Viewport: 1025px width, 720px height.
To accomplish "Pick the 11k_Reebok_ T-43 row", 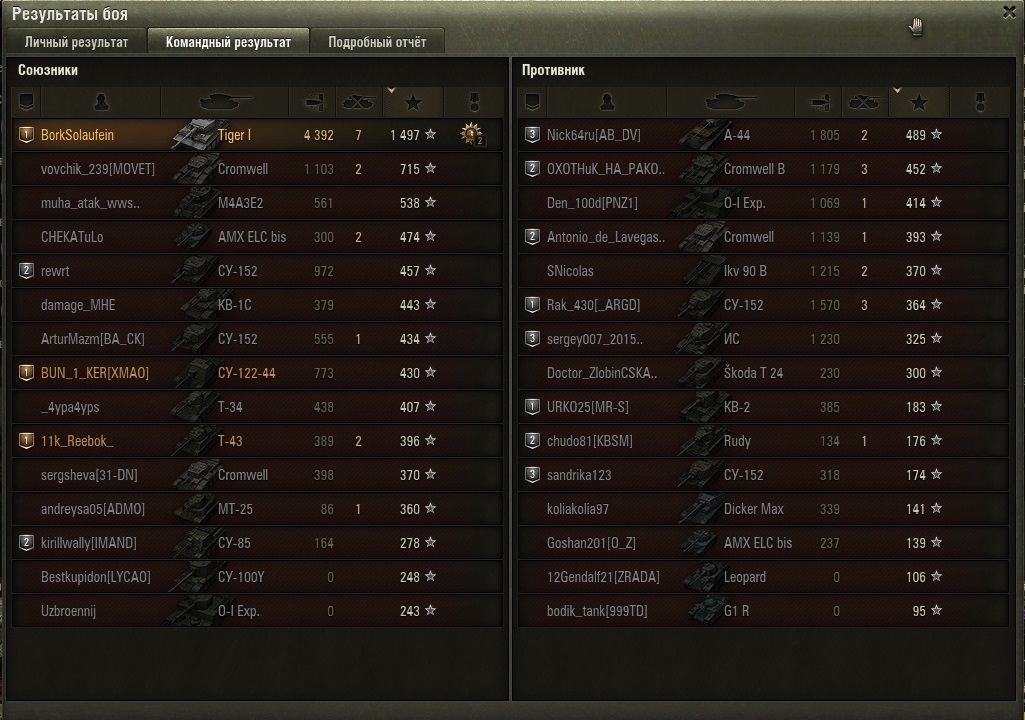I will tap(257, 441).
